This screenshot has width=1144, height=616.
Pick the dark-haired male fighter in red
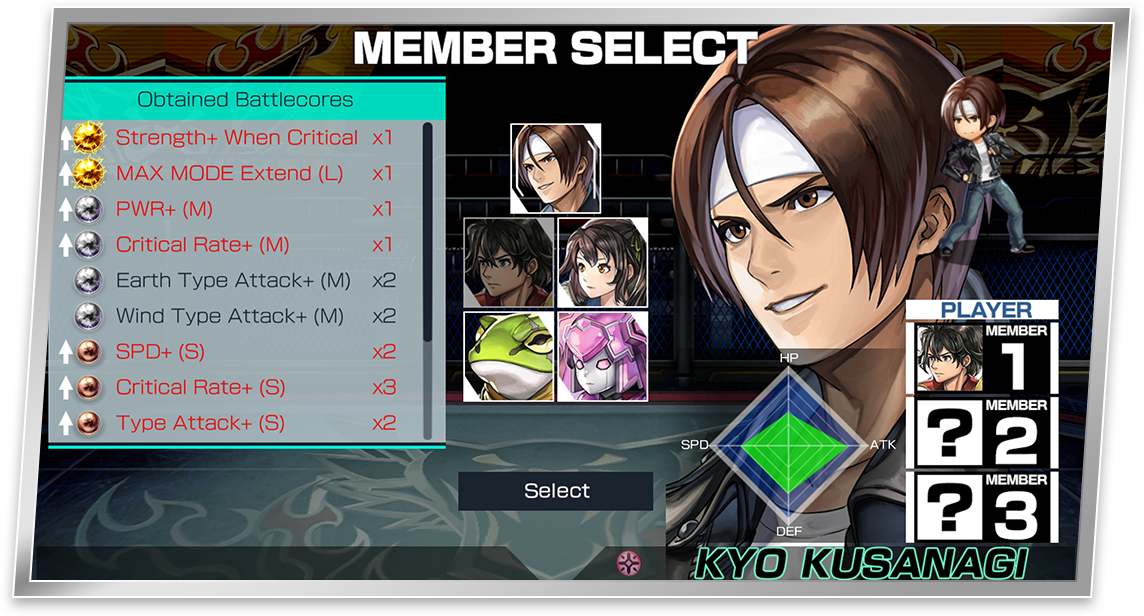click(x=509, y=262)
